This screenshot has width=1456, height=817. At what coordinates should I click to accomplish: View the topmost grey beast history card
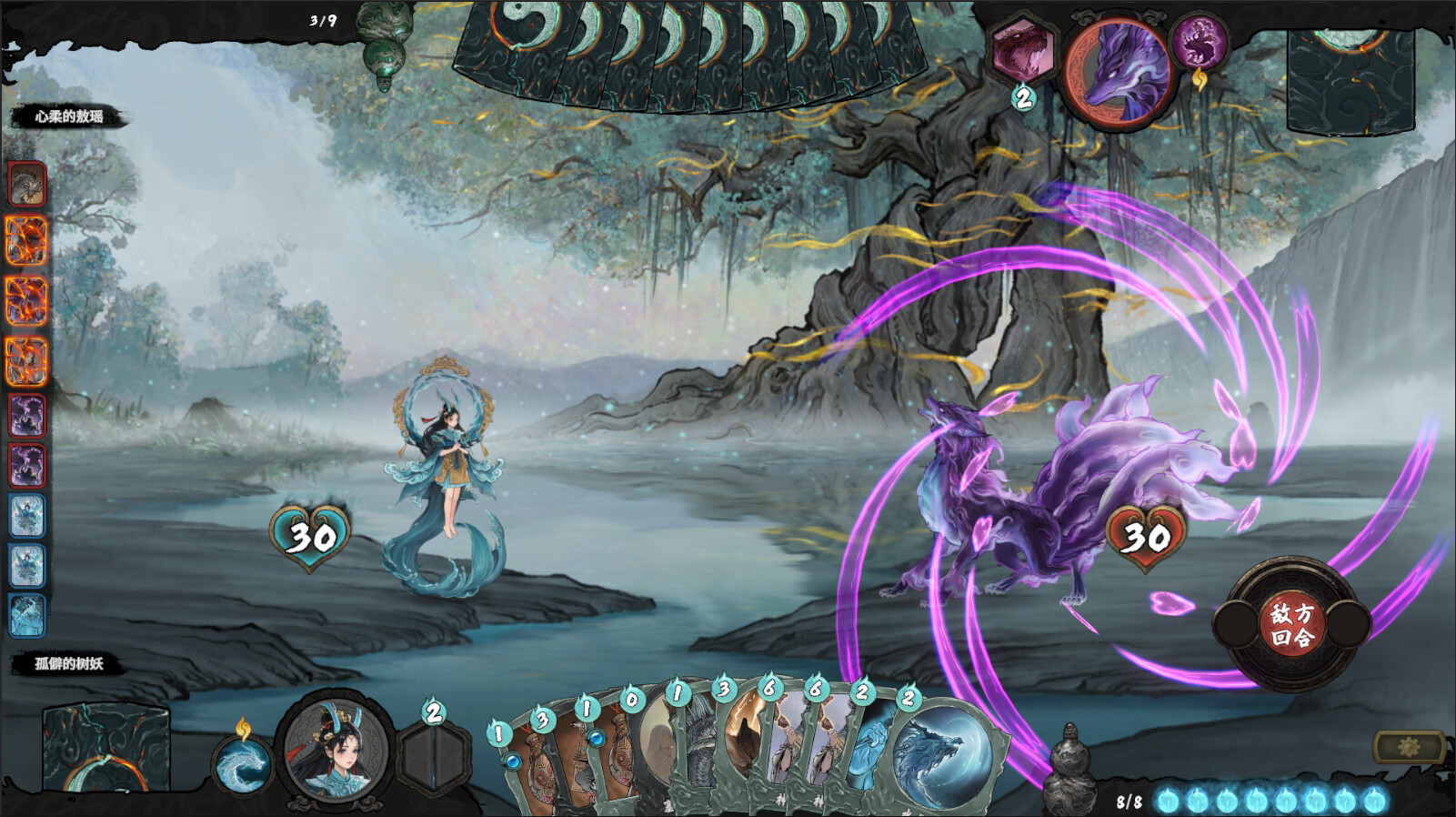[27, 185]
